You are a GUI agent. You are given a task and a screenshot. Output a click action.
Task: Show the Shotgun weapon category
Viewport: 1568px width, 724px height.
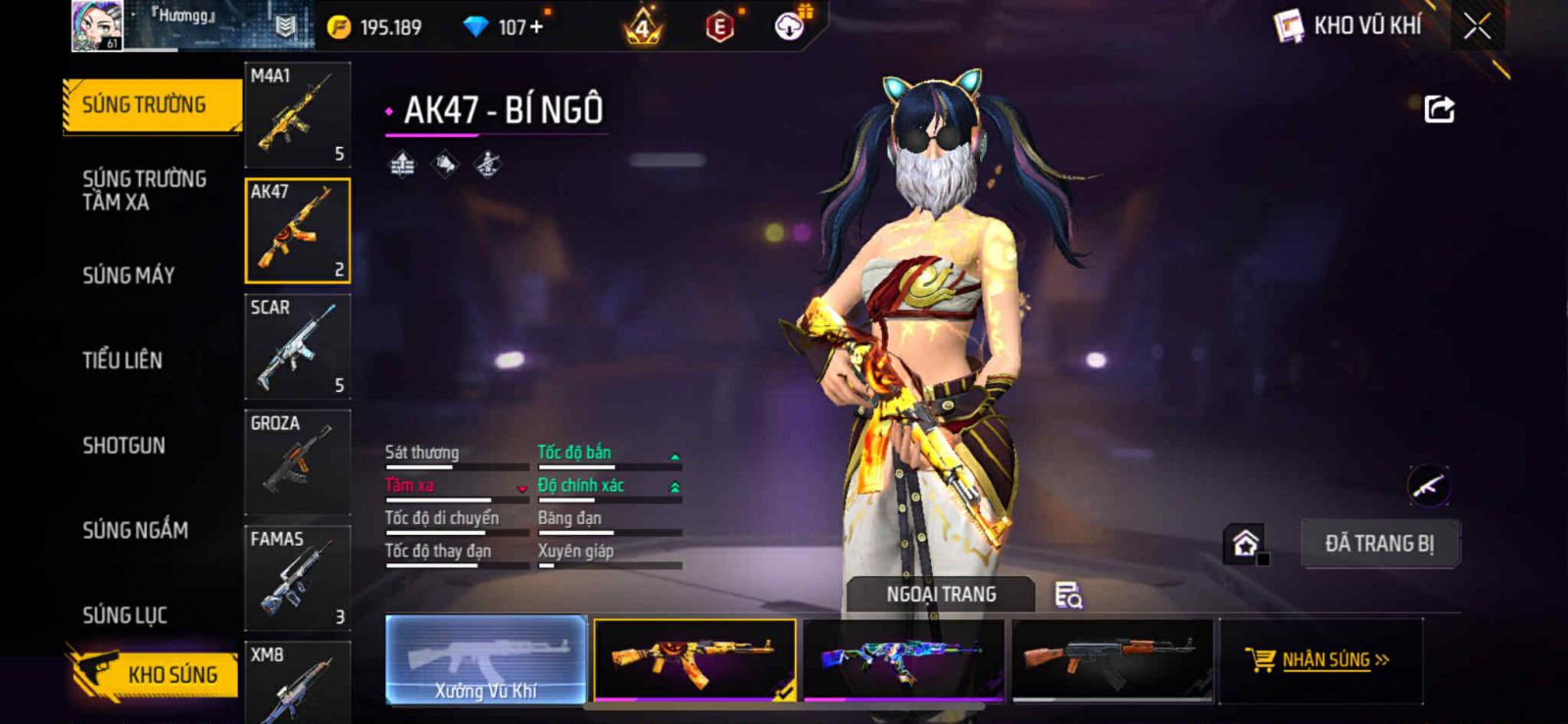123,445
